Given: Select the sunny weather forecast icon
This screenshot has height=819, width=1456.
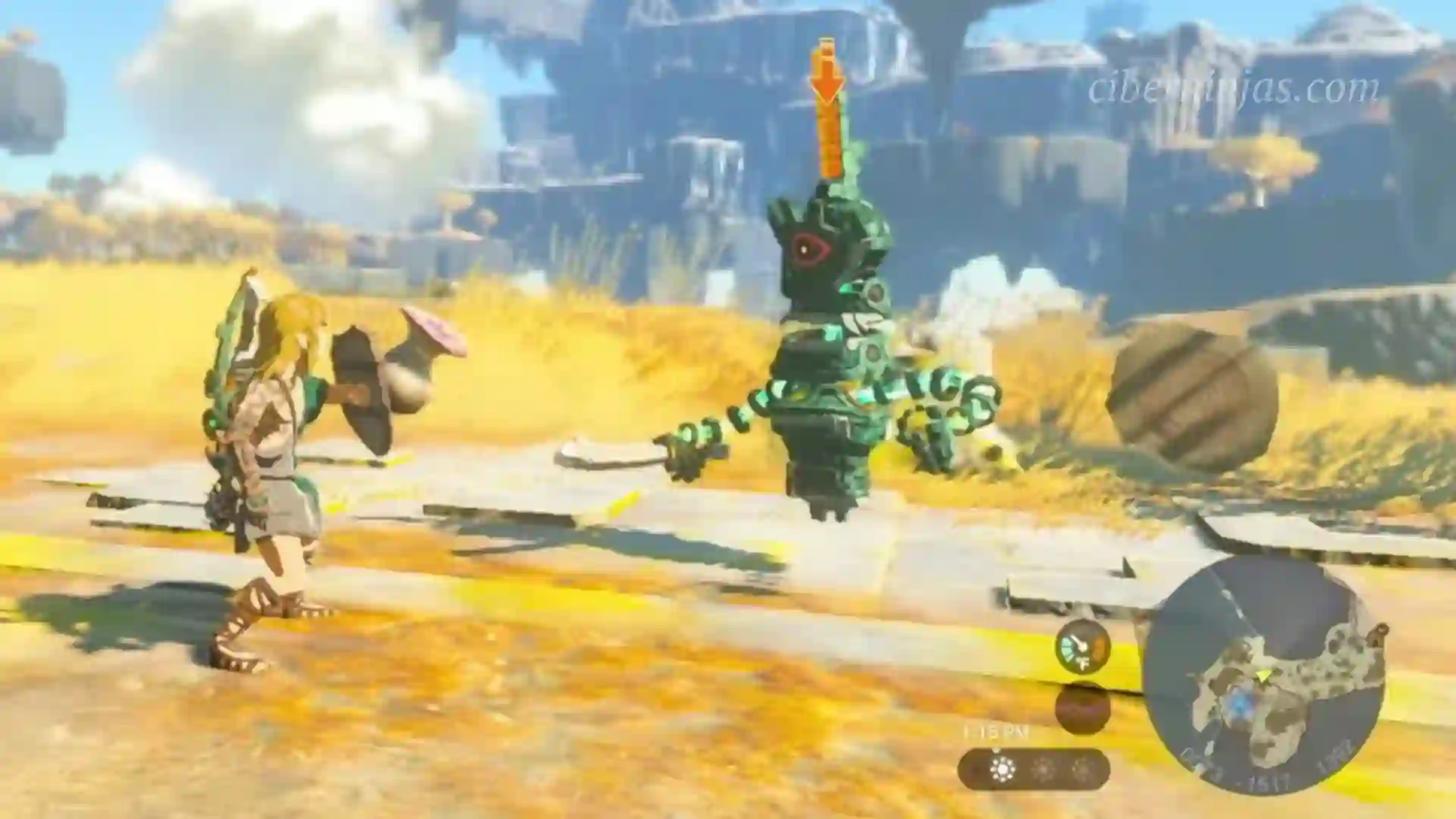Looking at the screenshot, I should pyautogui.click(x=1003, y=770).
